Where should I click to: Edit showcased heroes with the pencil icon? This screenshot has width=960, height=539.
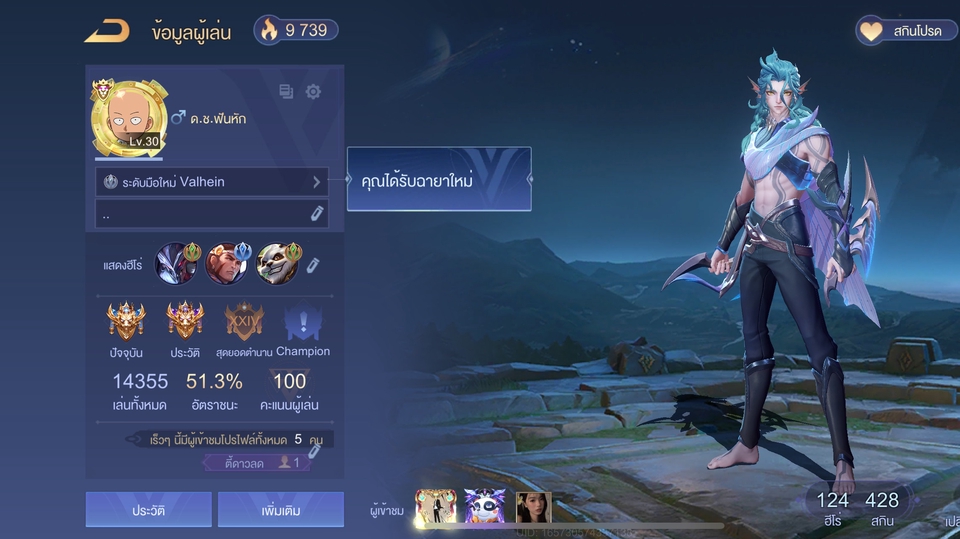(313, 265)
